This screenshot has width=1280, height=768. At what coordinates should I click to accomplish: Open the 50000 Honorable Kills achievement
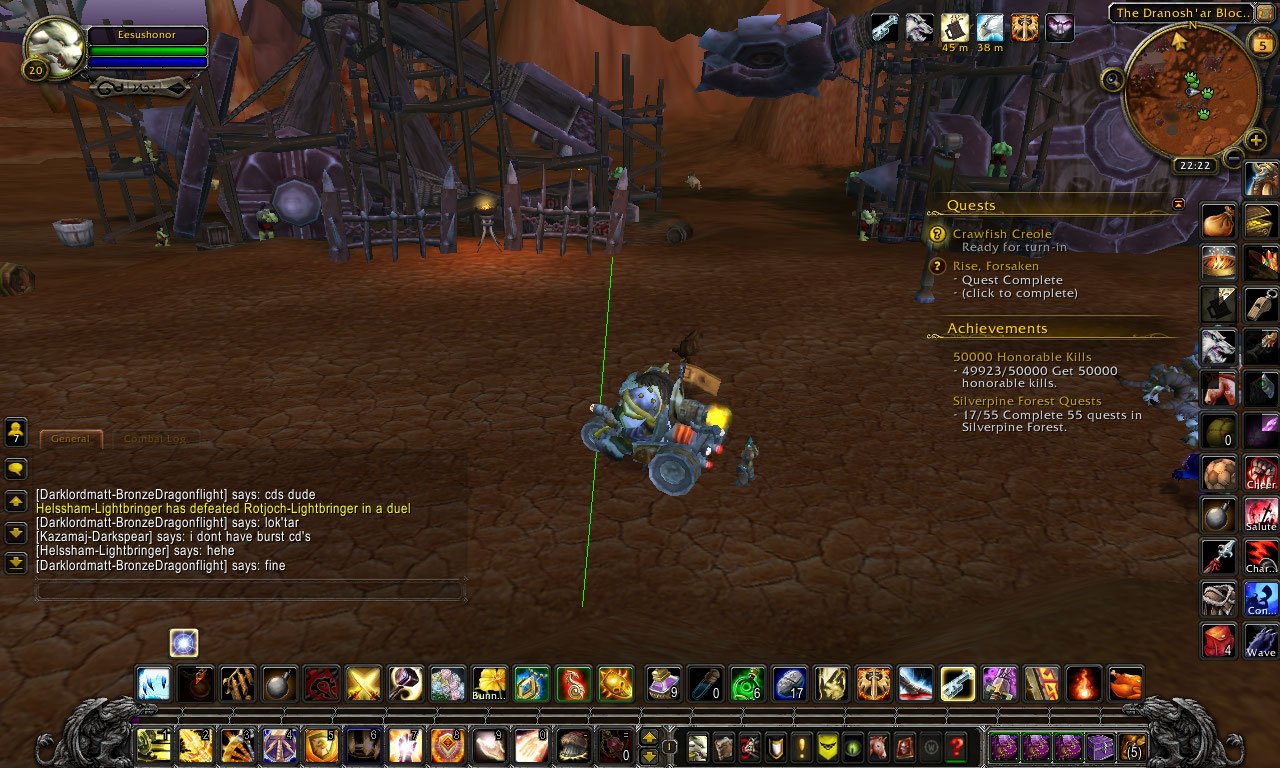coord(1022,357)
